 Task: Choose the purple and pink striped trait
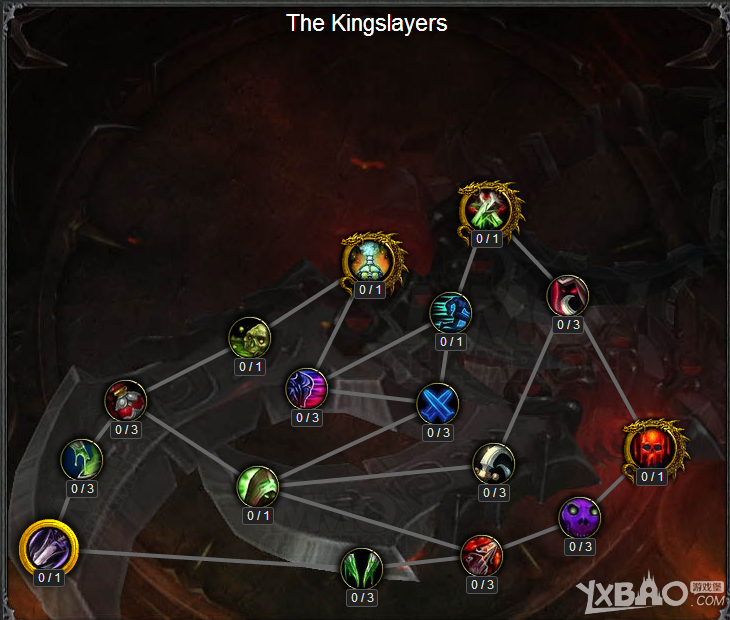307,388
